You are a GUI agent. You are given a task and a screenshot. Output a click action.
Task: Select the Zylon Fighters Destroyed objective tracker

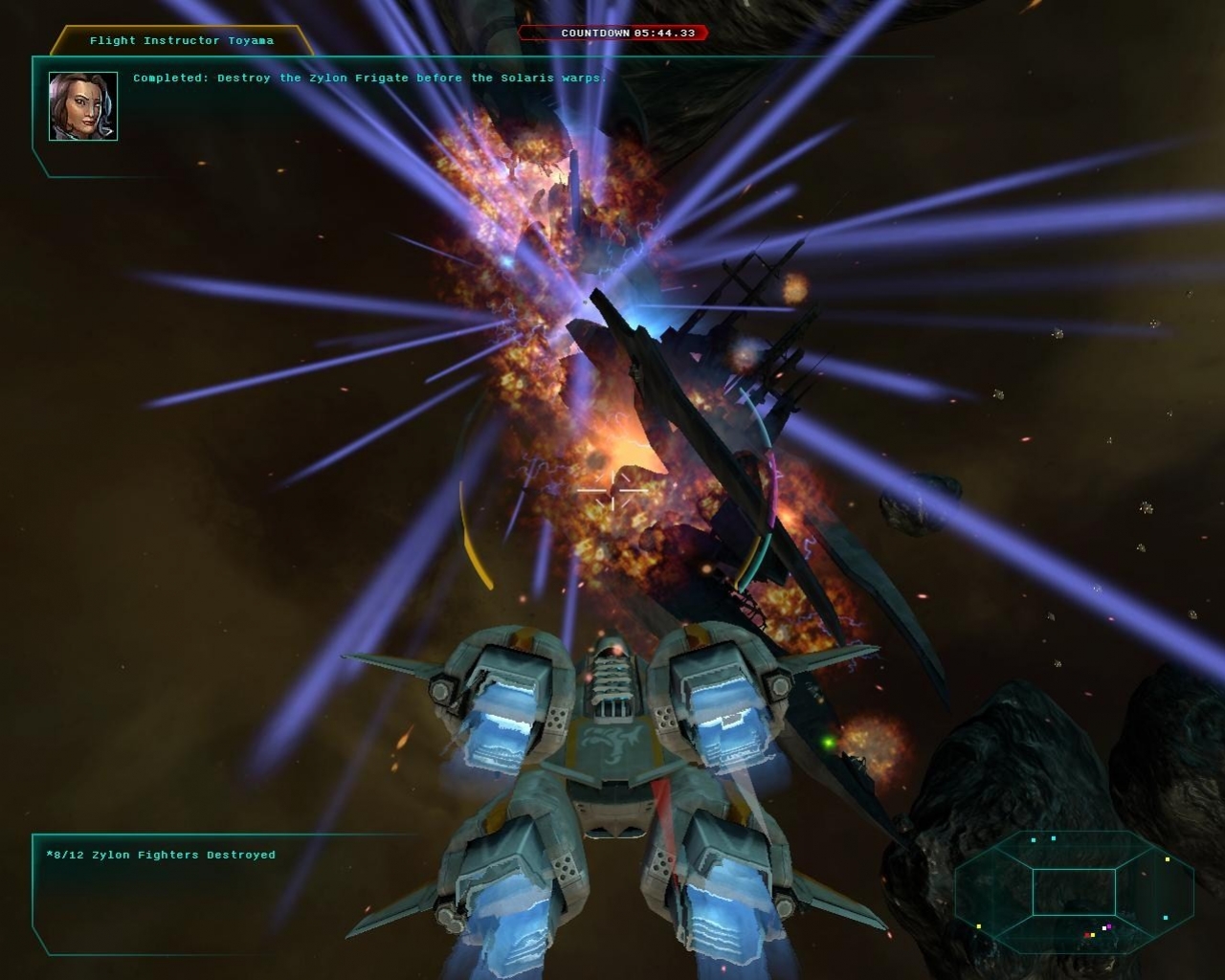pyautogui.click(x=161, y=855)
